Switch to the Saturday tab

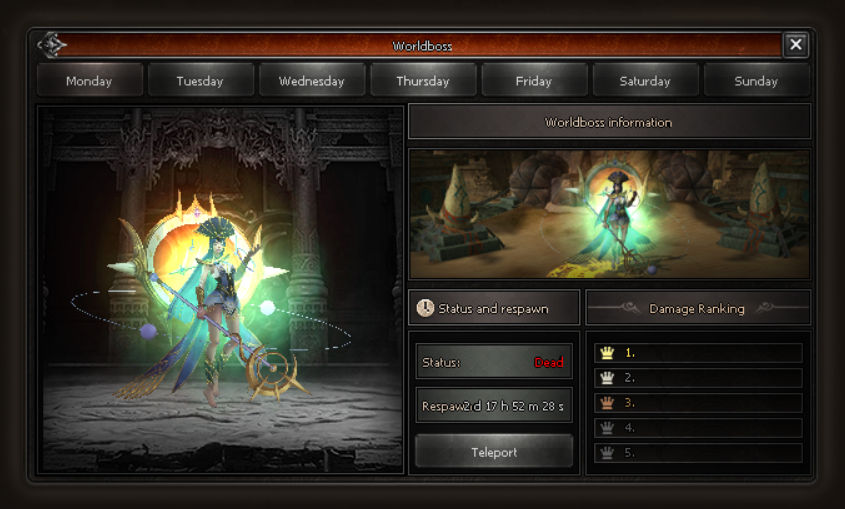(645, 81)
